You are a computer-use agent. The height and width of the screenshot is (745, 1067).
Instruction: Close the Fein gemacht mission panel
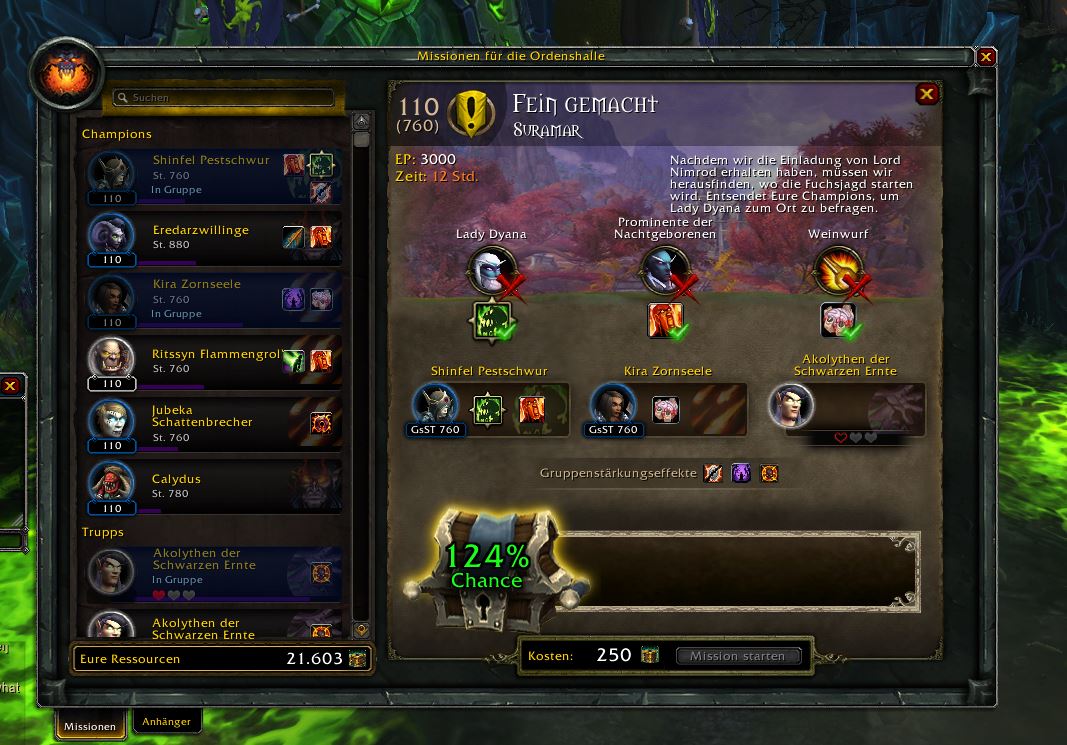[x=927, y=94]
